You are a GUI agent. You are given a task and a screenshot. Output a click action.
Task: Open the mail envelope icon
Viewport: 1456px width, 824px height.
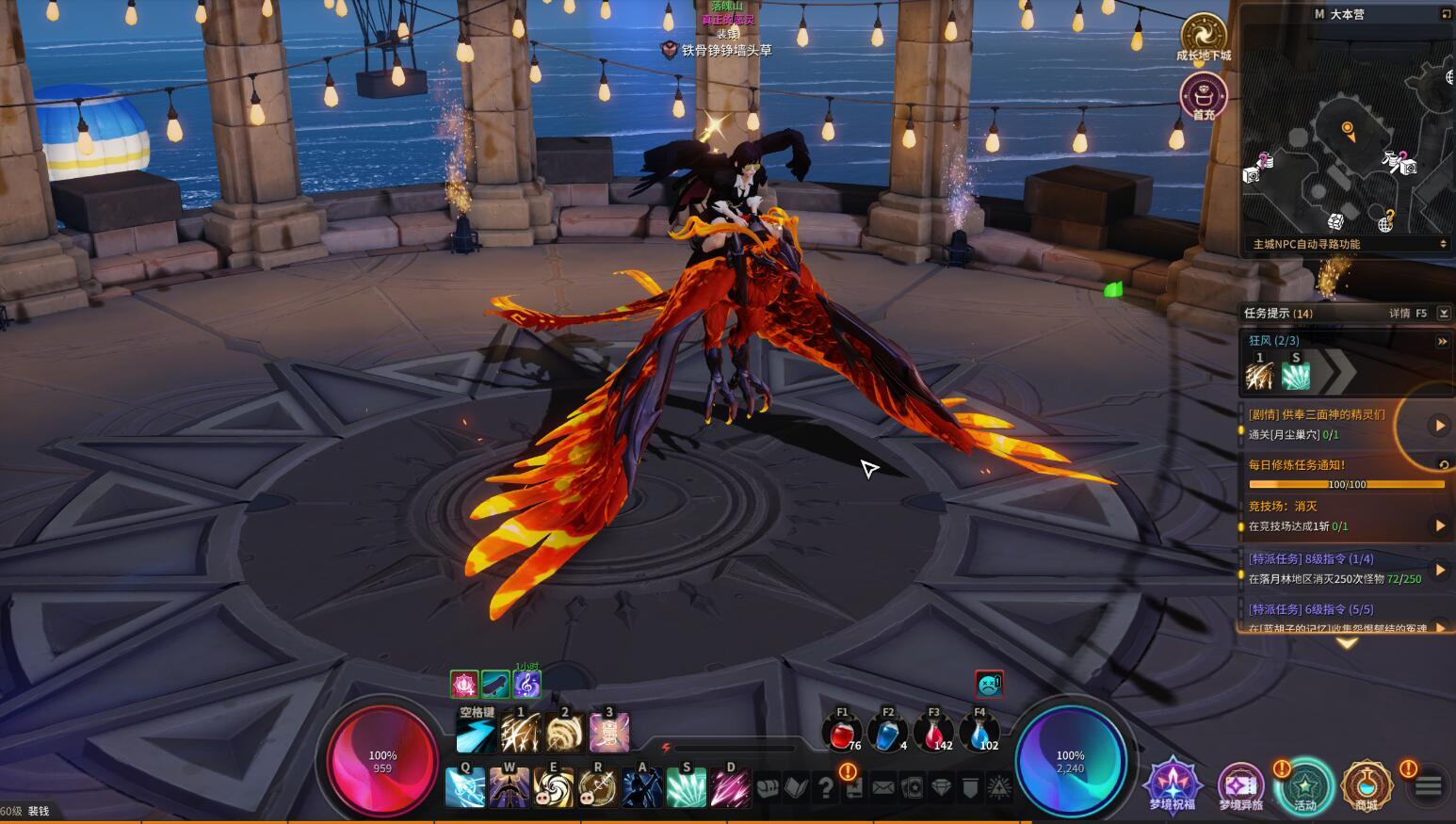(883, 787)
